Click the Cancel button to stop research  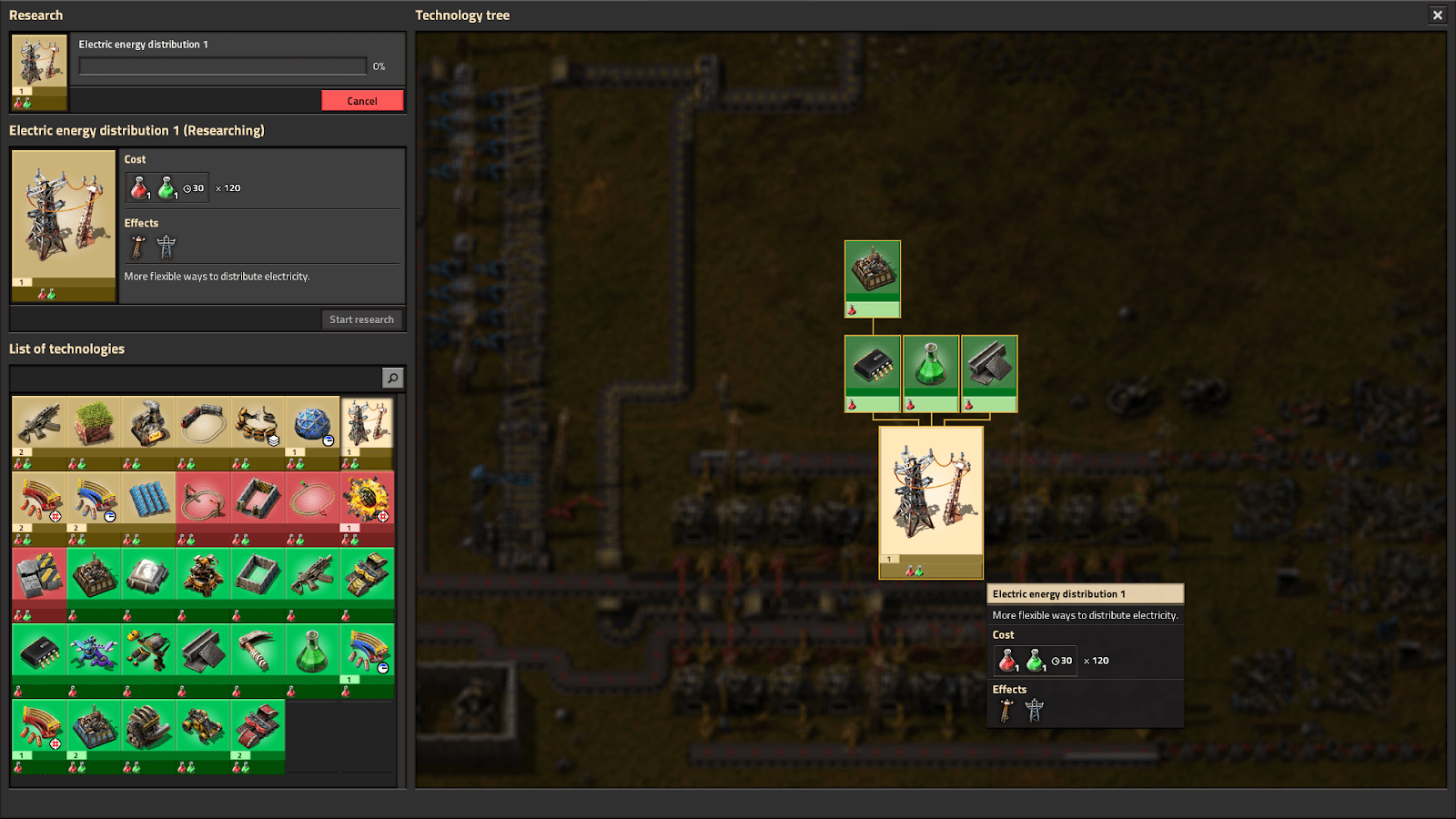pos(363,100)
